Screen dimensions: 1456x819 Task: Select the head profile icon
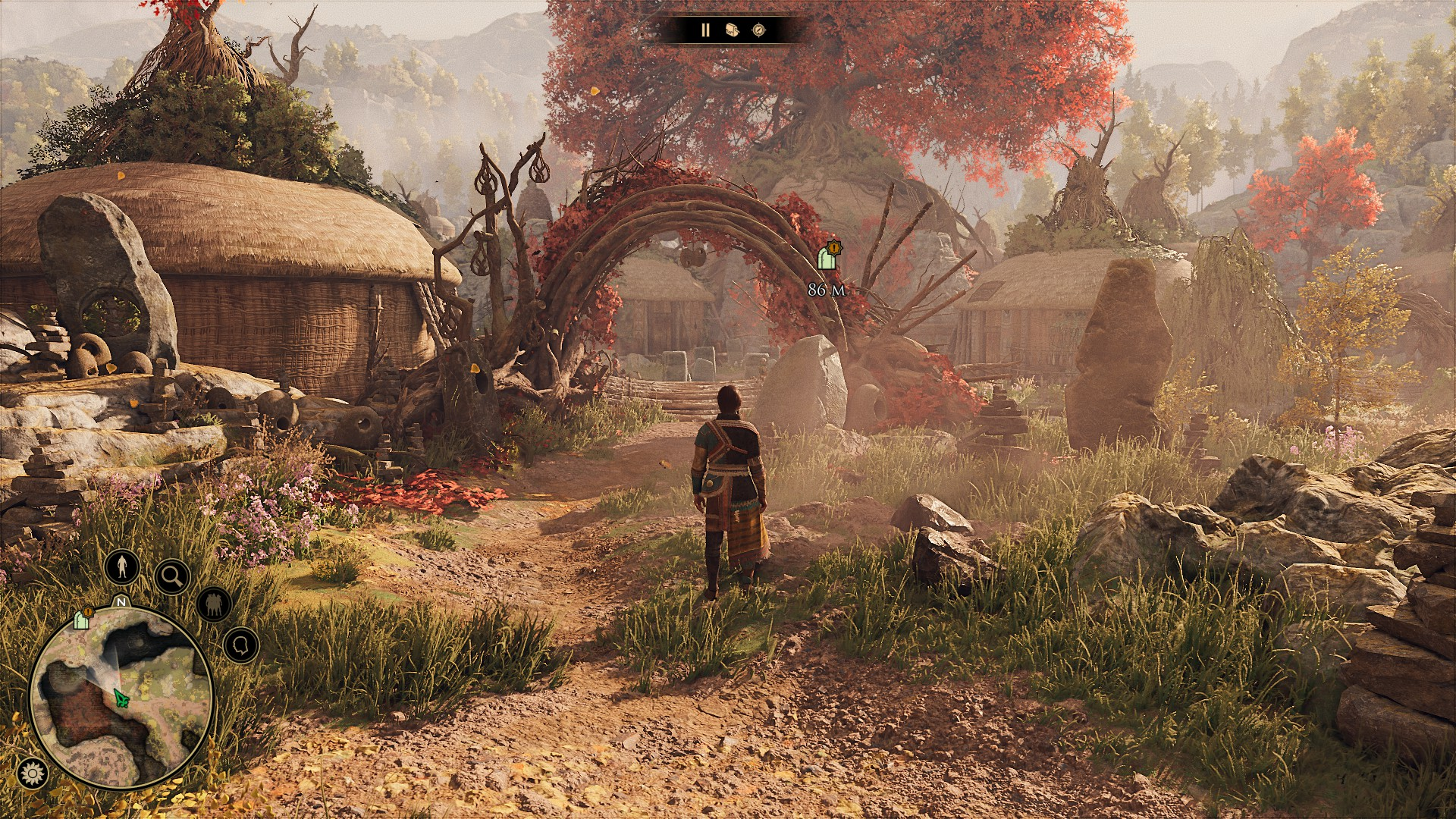[241, 645]
